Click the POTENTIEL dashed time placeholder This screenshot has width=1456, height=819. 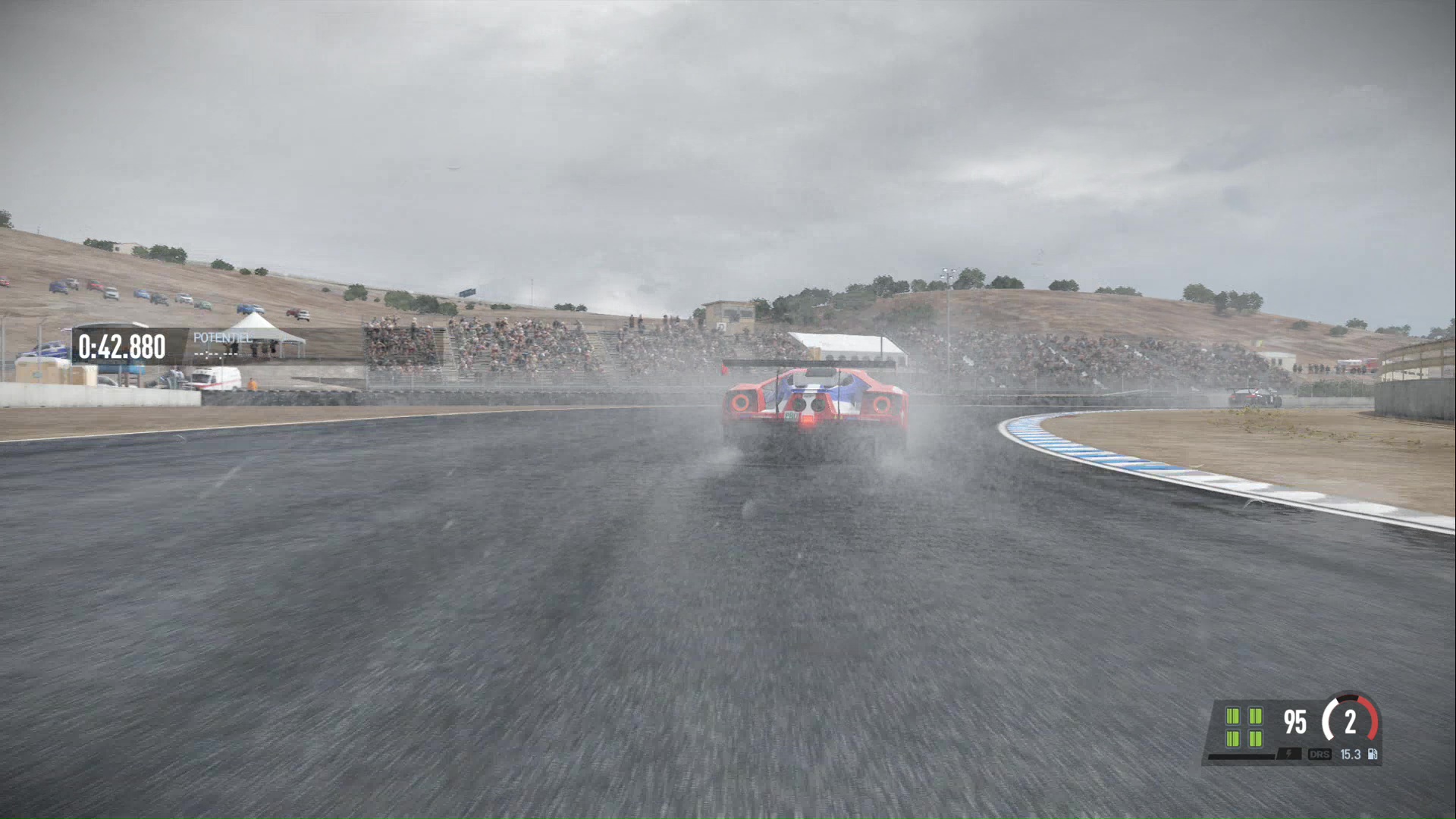(x=216, y=354)
